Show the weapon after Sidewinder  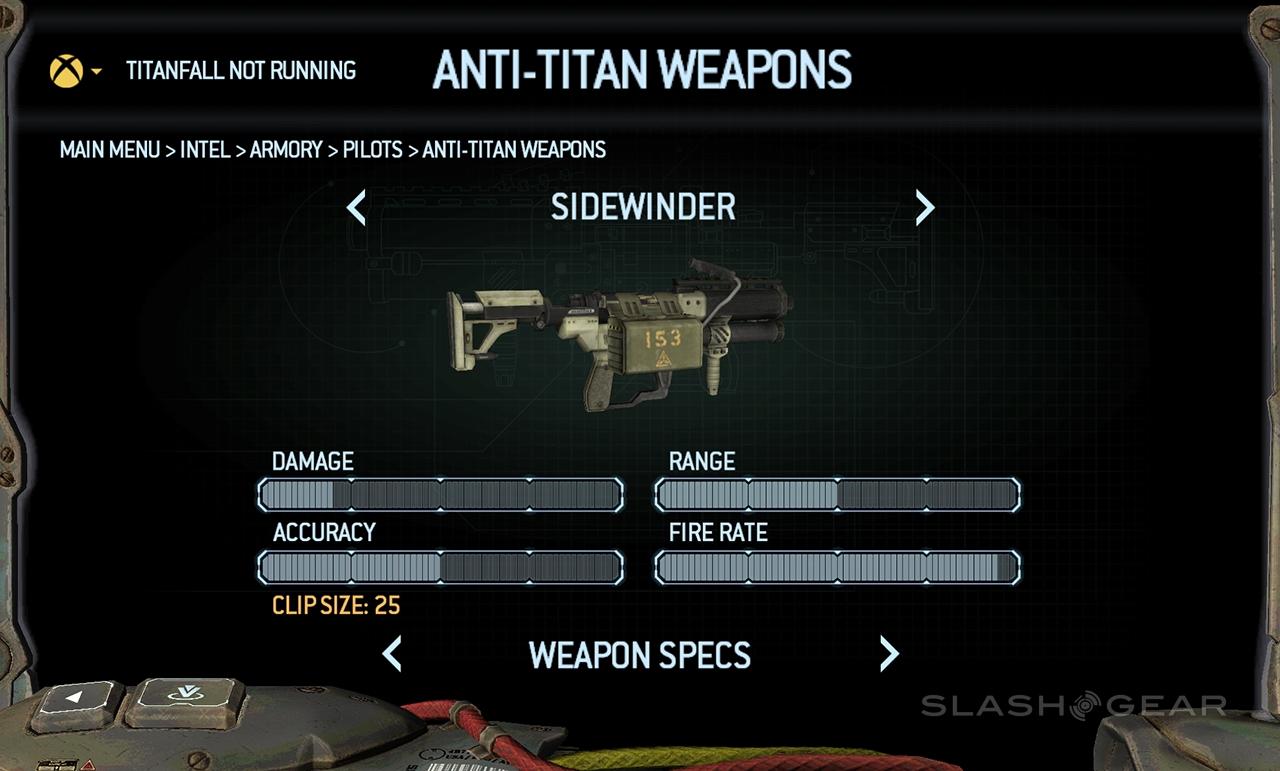click(x=925, y=208)
